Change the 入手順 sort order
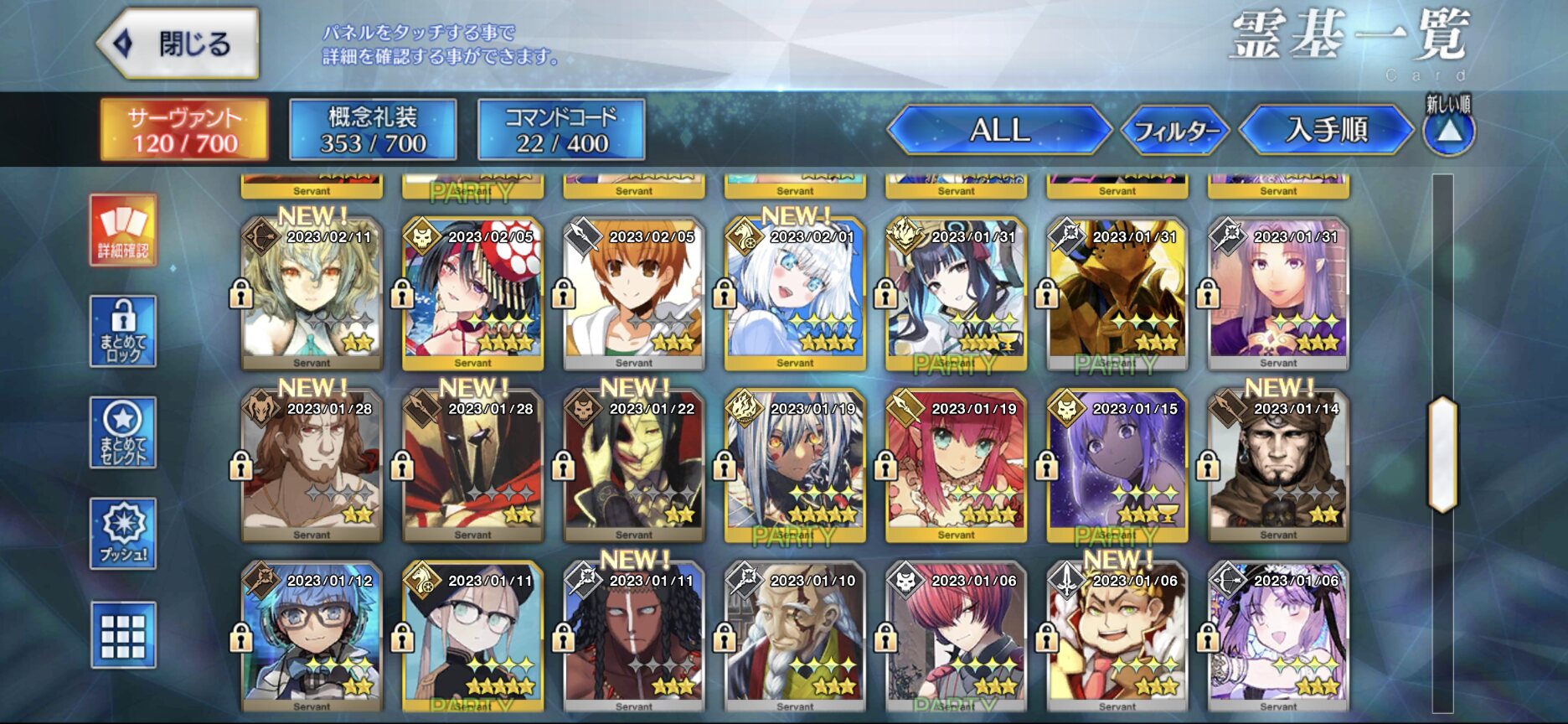This screenshot has width=1568, height=724. coord(1326,130)
